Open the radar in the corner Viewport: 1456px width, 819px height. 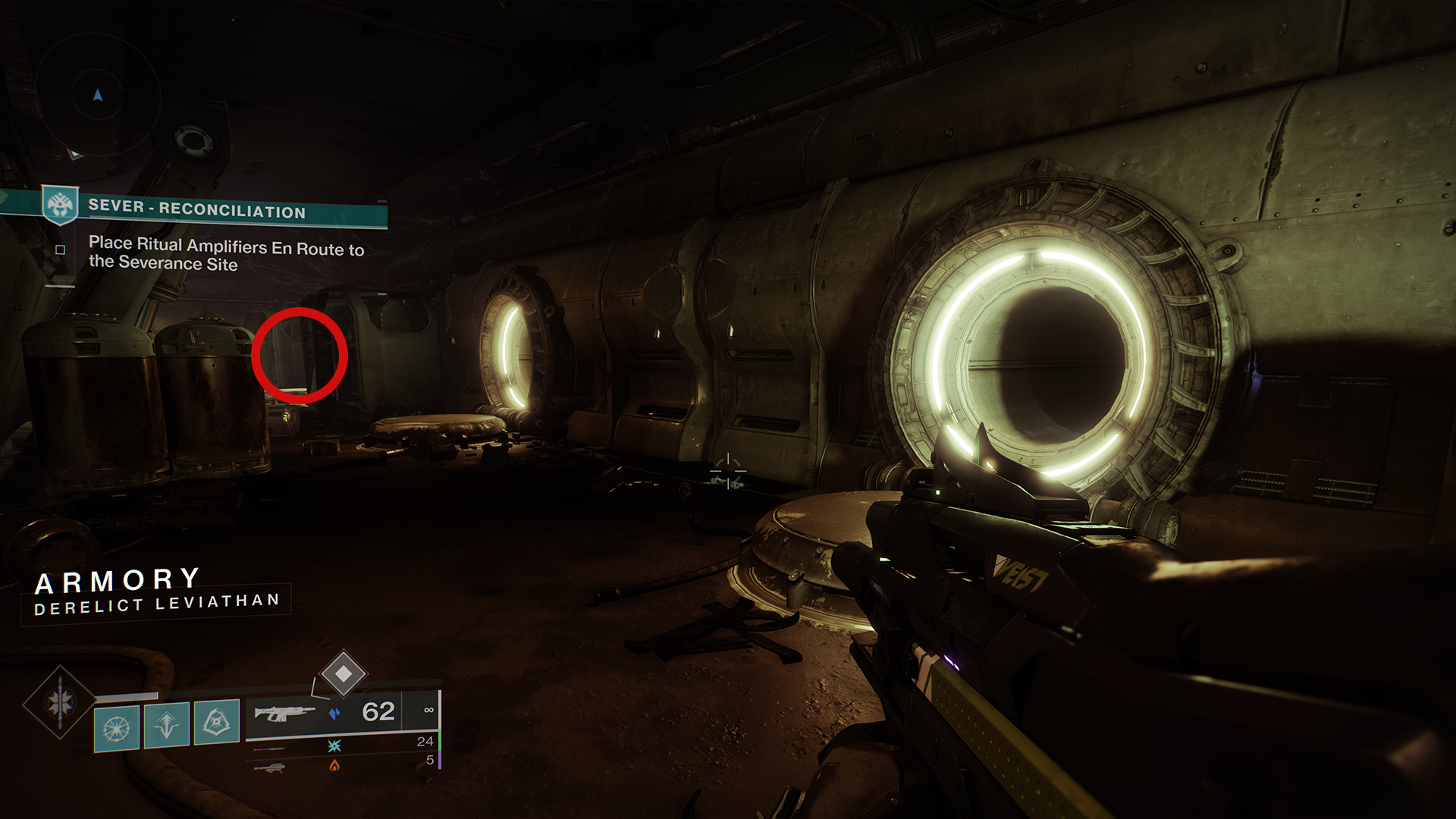tap(98, 96)
